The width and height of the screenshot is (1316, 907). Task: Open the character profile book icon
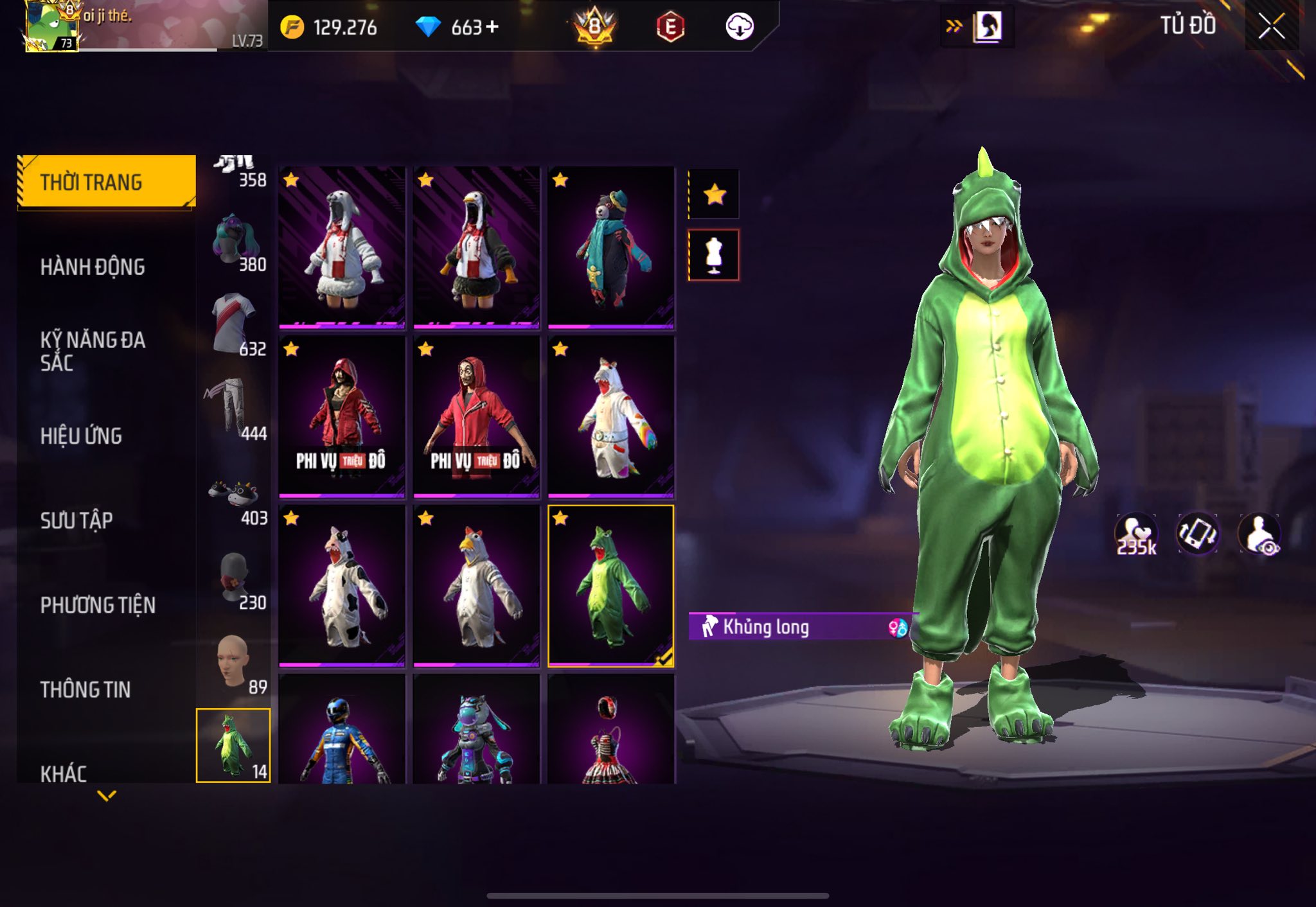pos(988,27)
